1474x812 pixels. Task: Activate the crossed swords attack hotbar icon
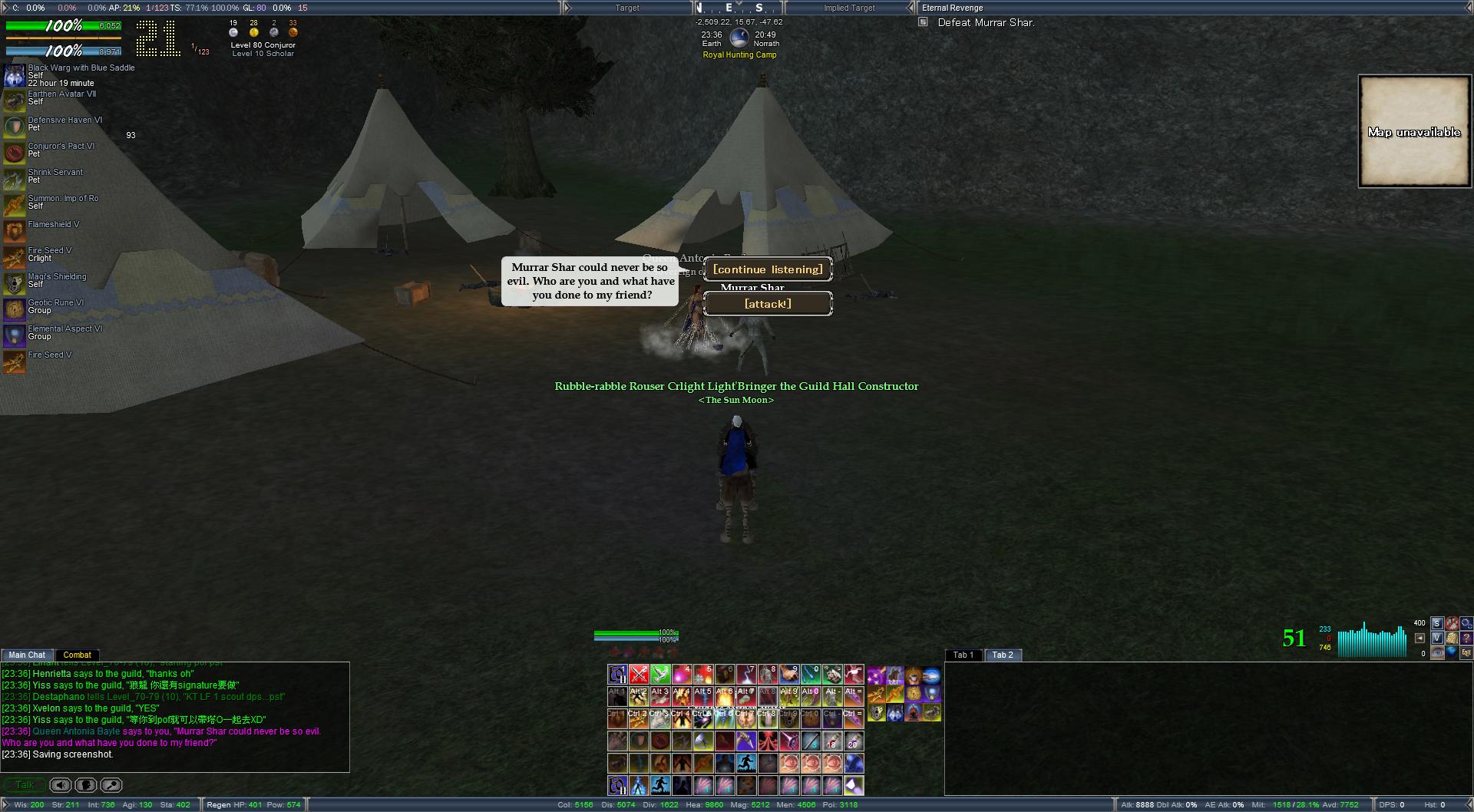(x=639, y=675)
